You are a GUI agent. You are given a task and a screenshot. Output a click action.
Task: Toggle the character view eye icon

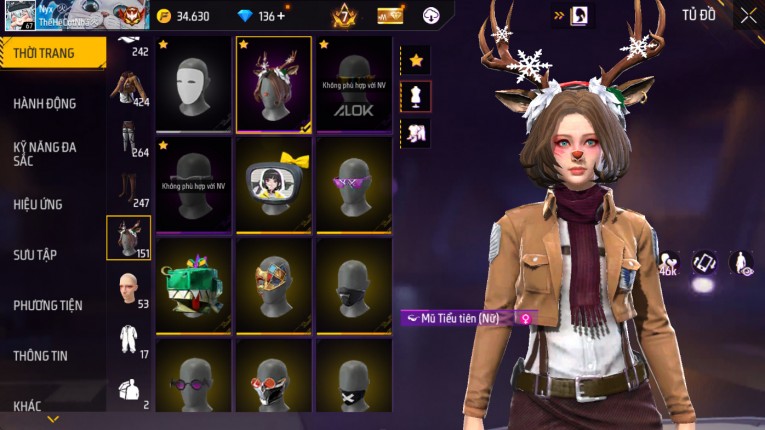coord(741,263)
